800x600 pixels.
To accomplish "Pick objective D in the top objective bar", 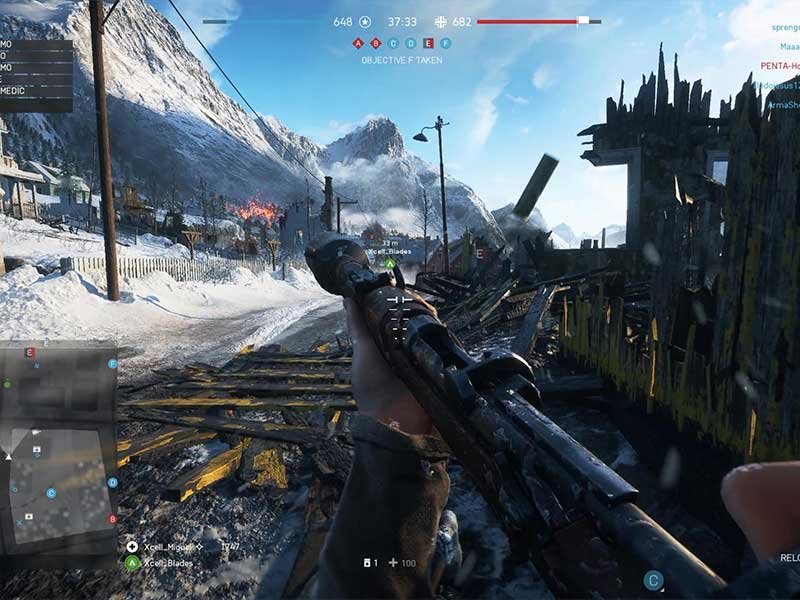I will (410, 43).
